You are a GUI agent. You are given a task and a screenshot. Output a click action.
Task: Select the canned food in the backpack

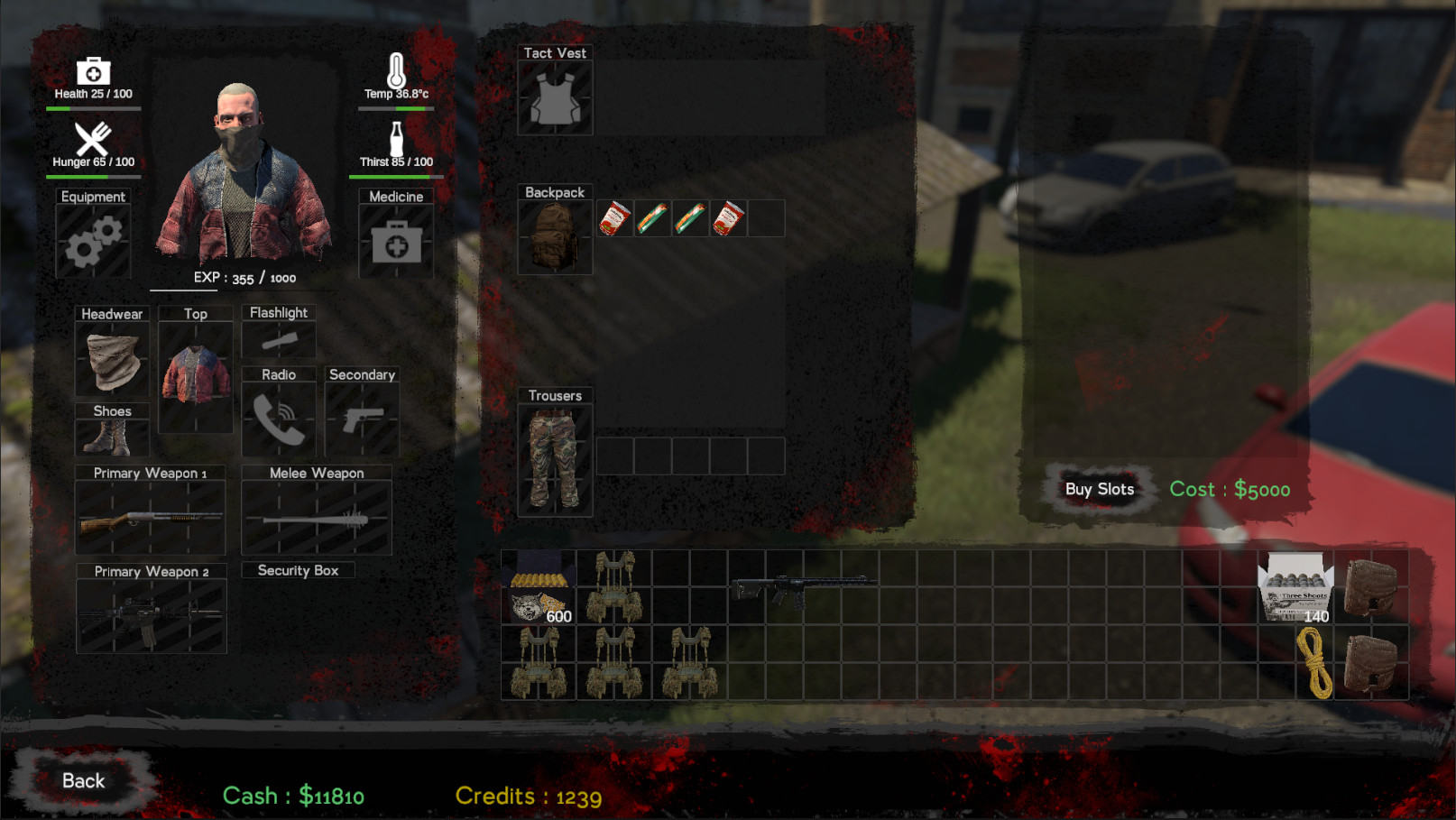614,217
